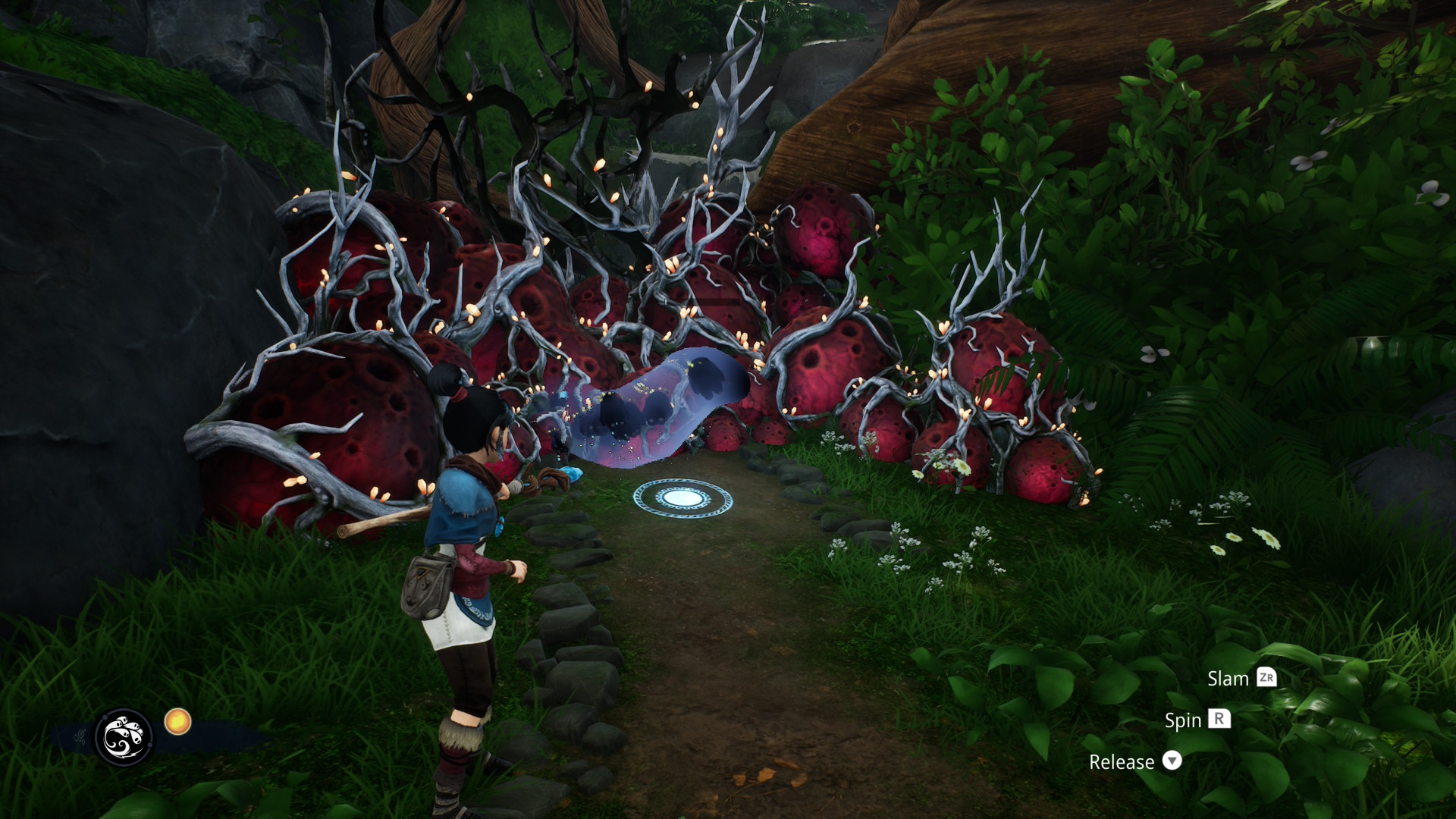Click the Rot swirl emblem icon

[124, 736]
